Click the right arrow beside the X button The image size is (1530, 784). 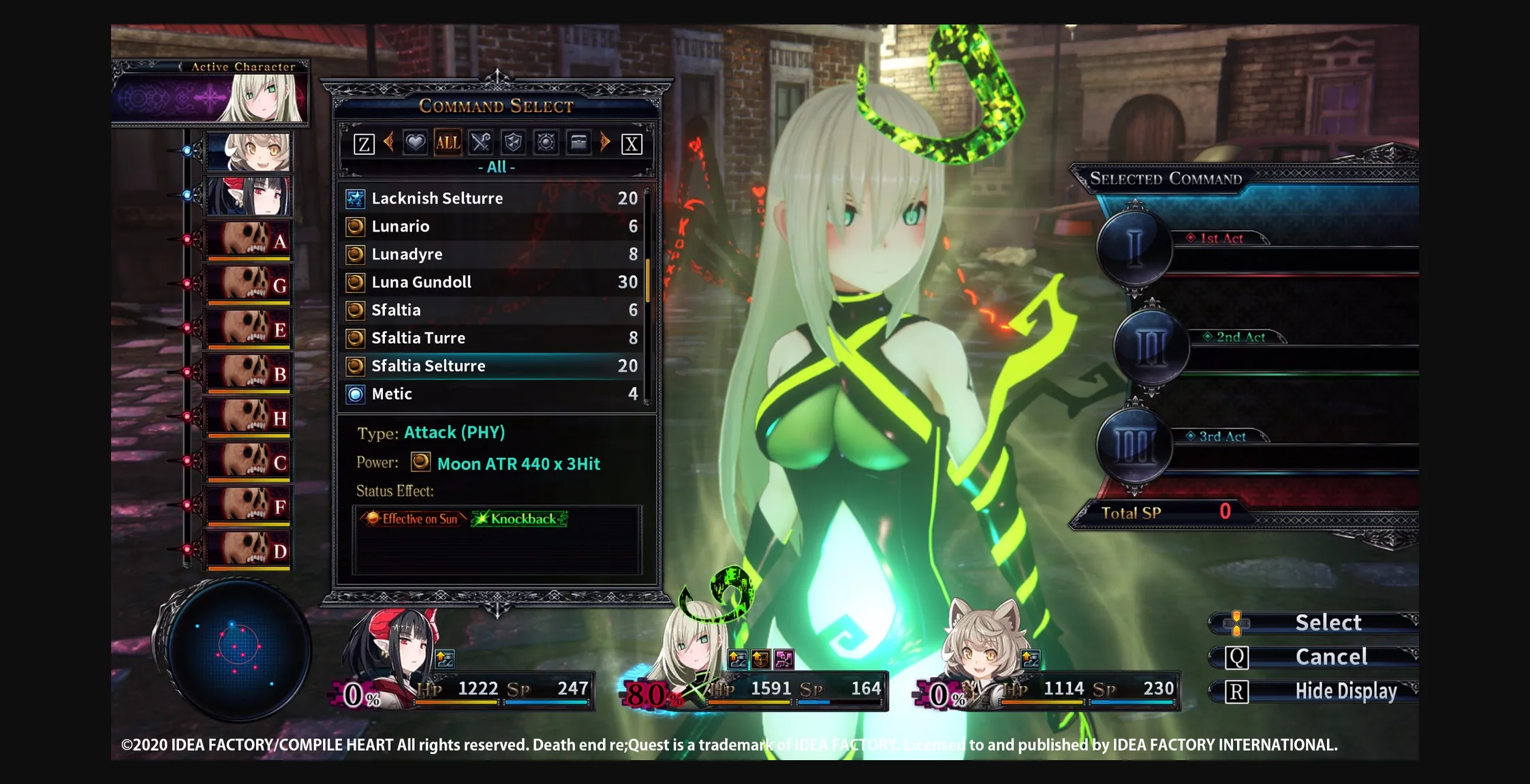point(605,142)
